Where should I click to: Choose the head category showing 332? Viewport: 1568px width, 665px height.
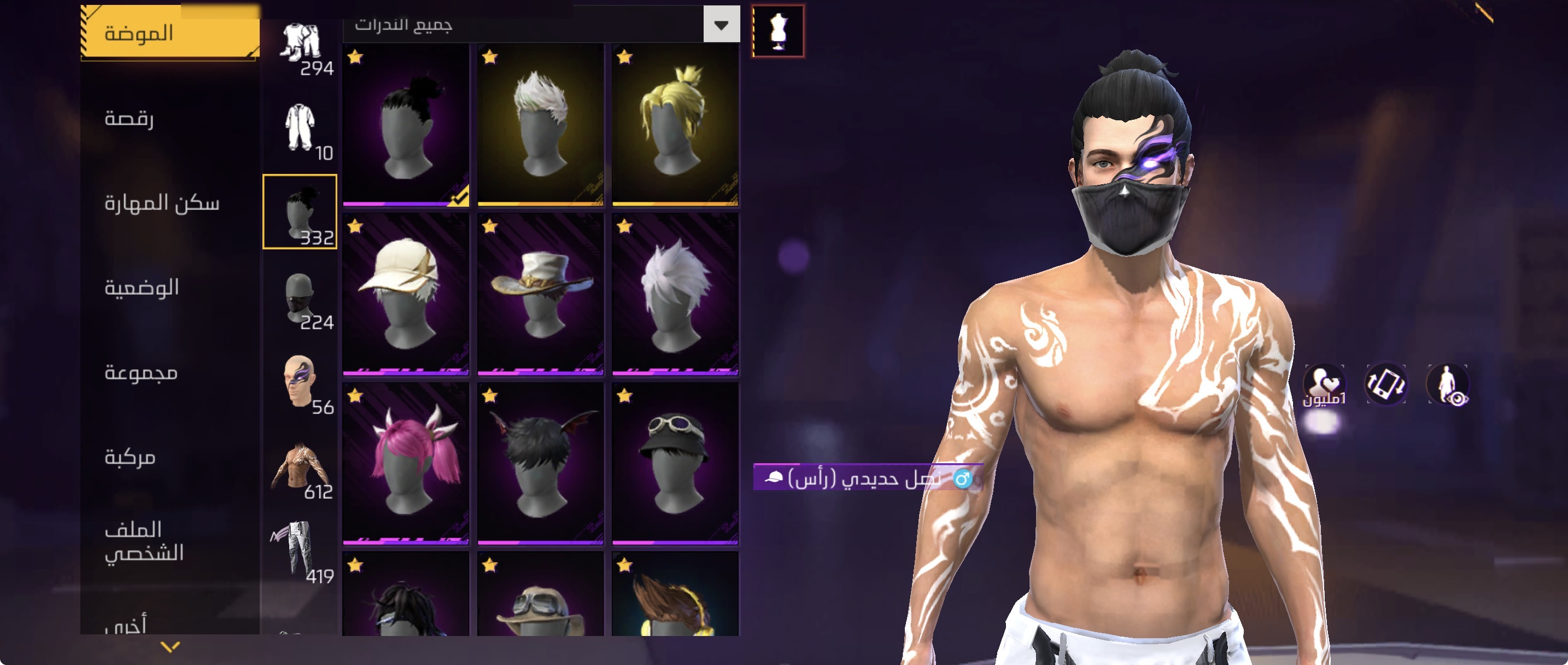(300, 211)
